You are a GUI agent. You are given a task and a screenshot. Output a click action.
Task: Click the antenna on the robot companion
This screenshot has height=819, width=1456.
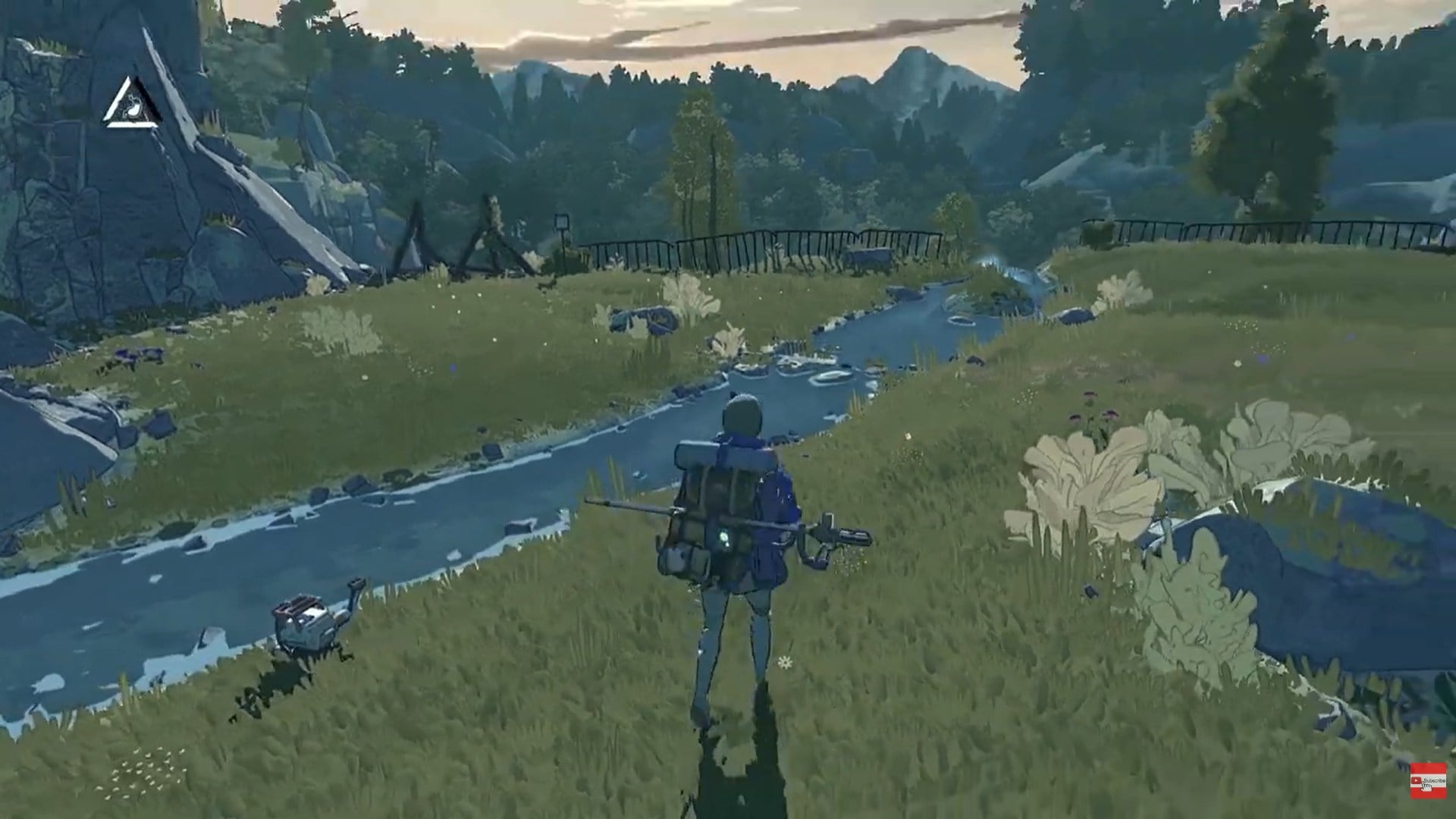[x=355, y=584]
